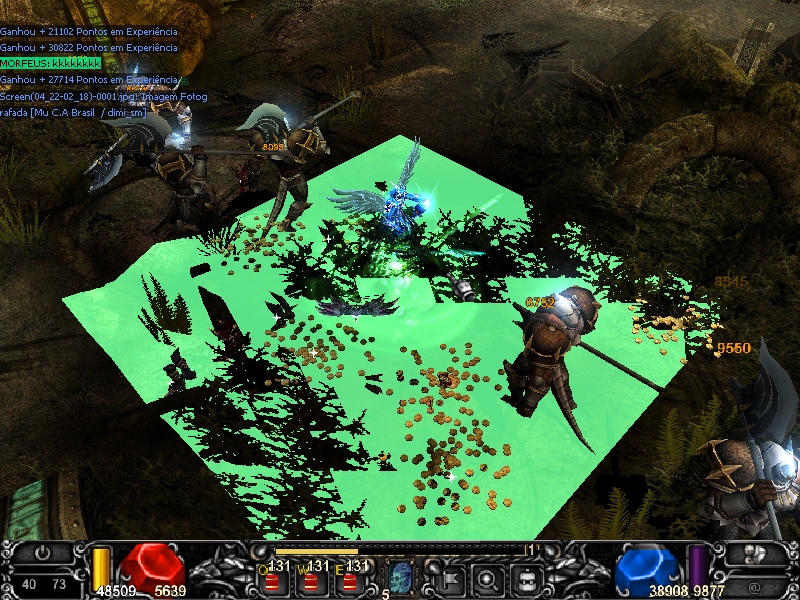Viewport: 800px width, 600px height.
Task: Select the active skill icon
Action: (x=401, y=576)
